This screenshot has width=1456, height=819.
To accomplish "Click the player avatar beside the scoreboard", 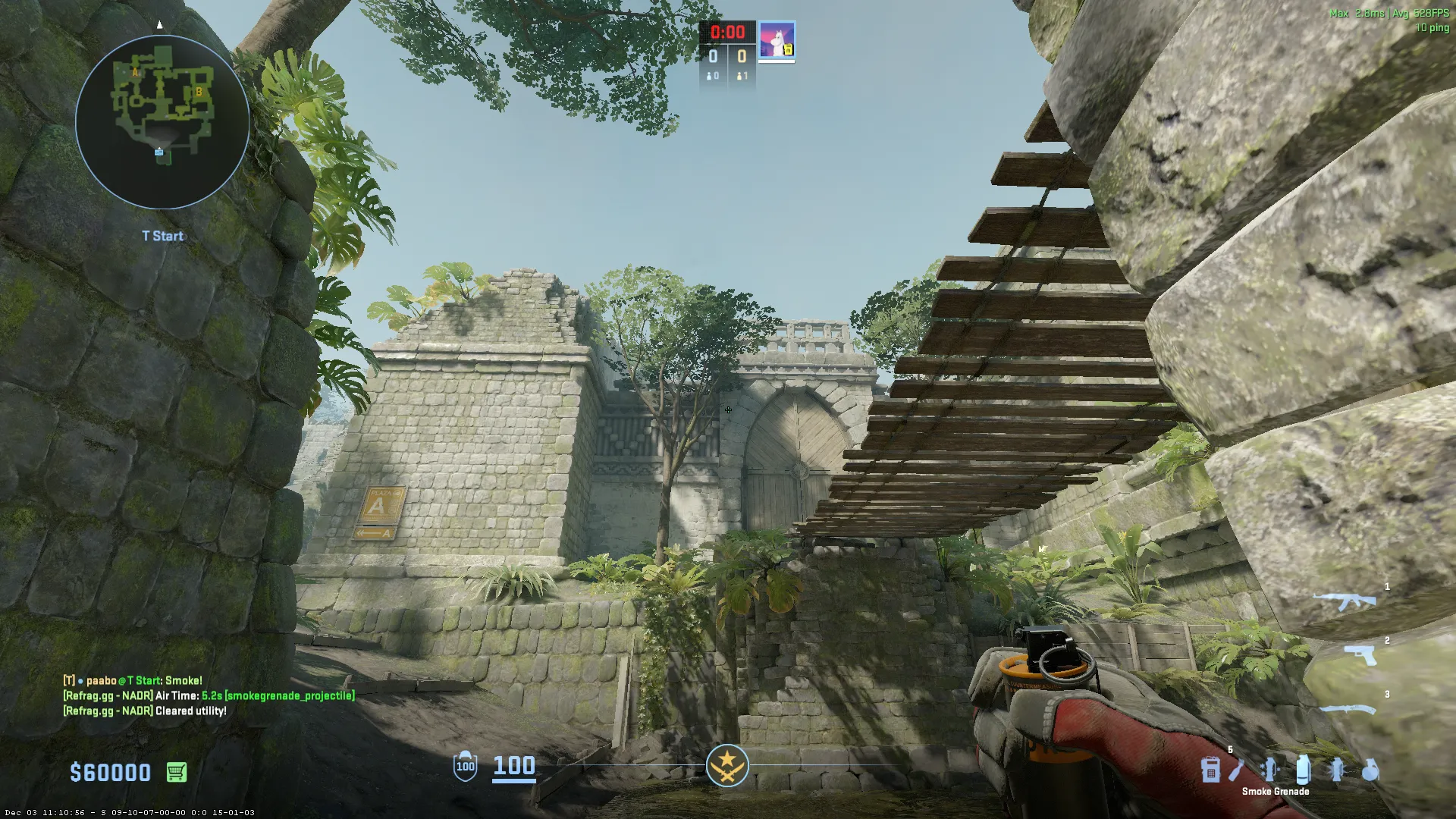I will point(777,40).
